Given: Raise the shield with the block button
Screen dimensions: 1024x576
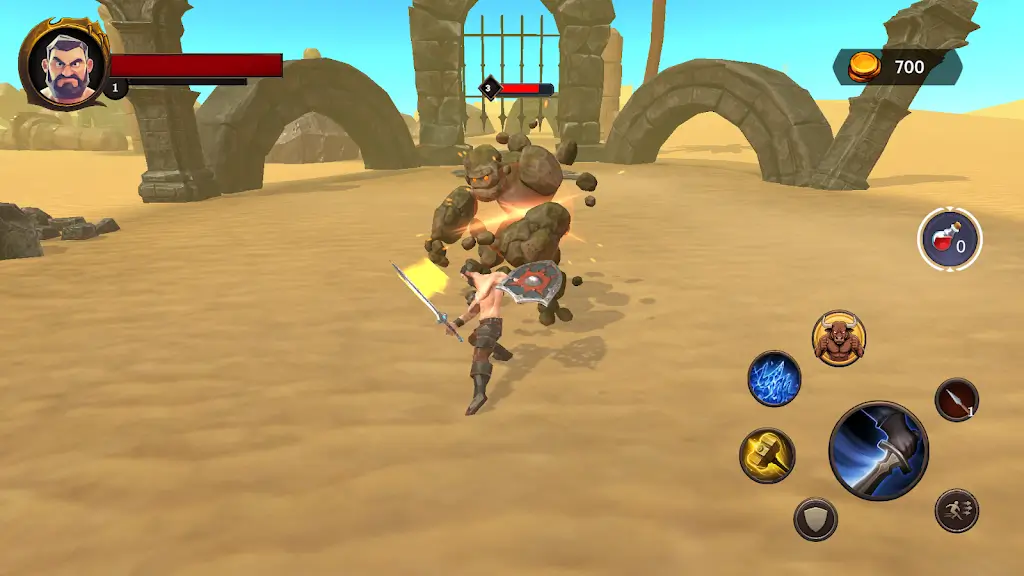Looking at the screenshot, I should (x=815, y=519).
